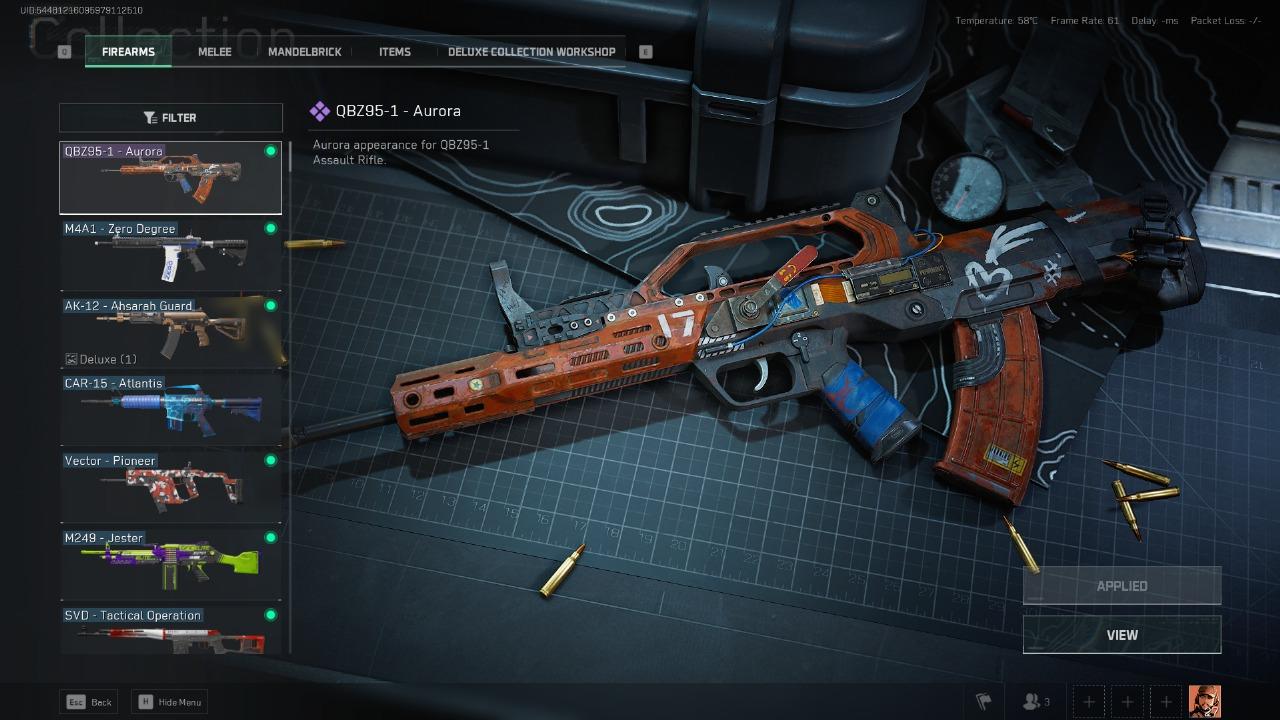Choose the M249 Jester skin
This screenshot has width=1280, height=720.
(x=170, y=563)
